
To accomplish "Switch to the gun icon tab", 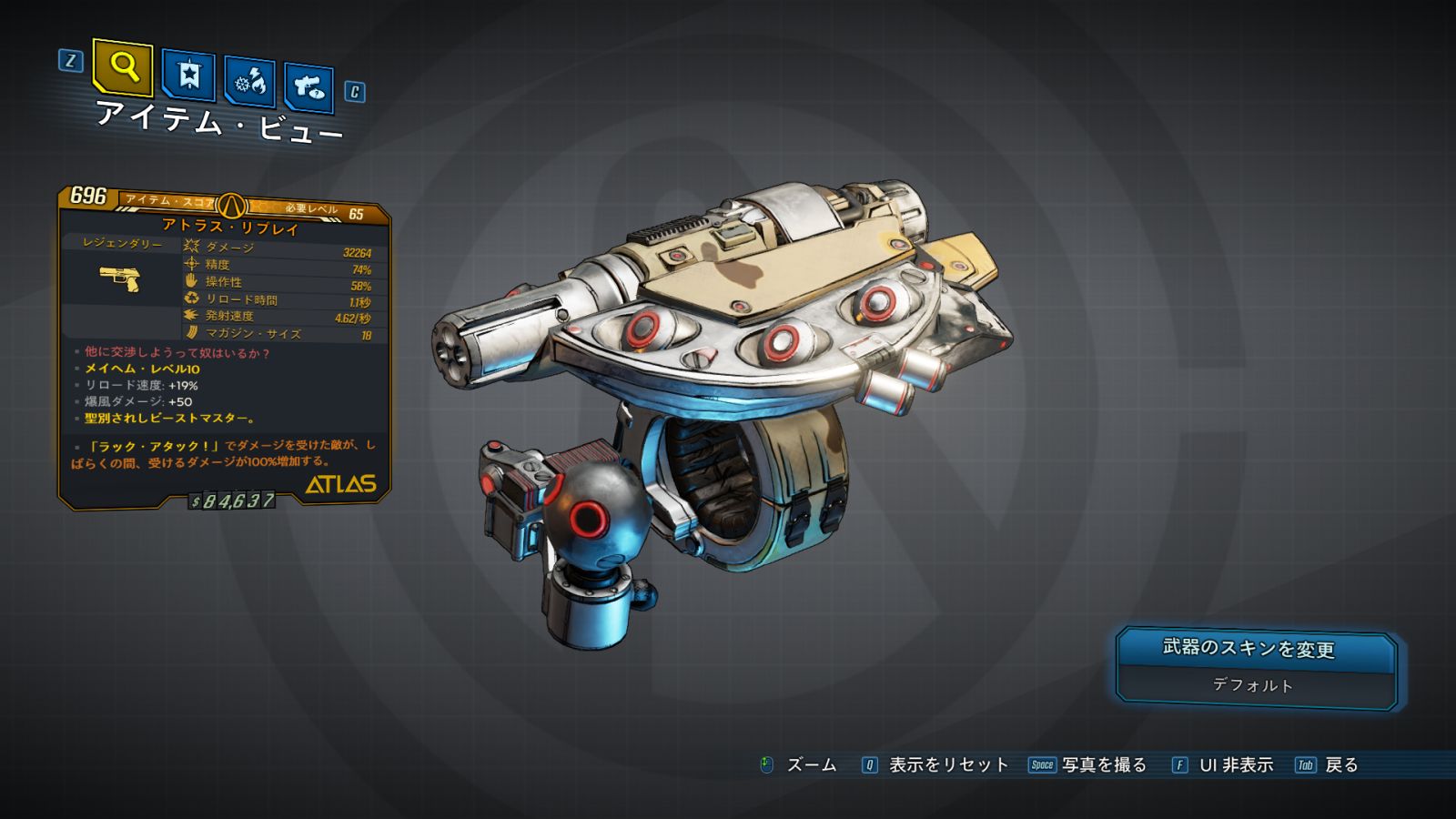I will tap(308, 87).
